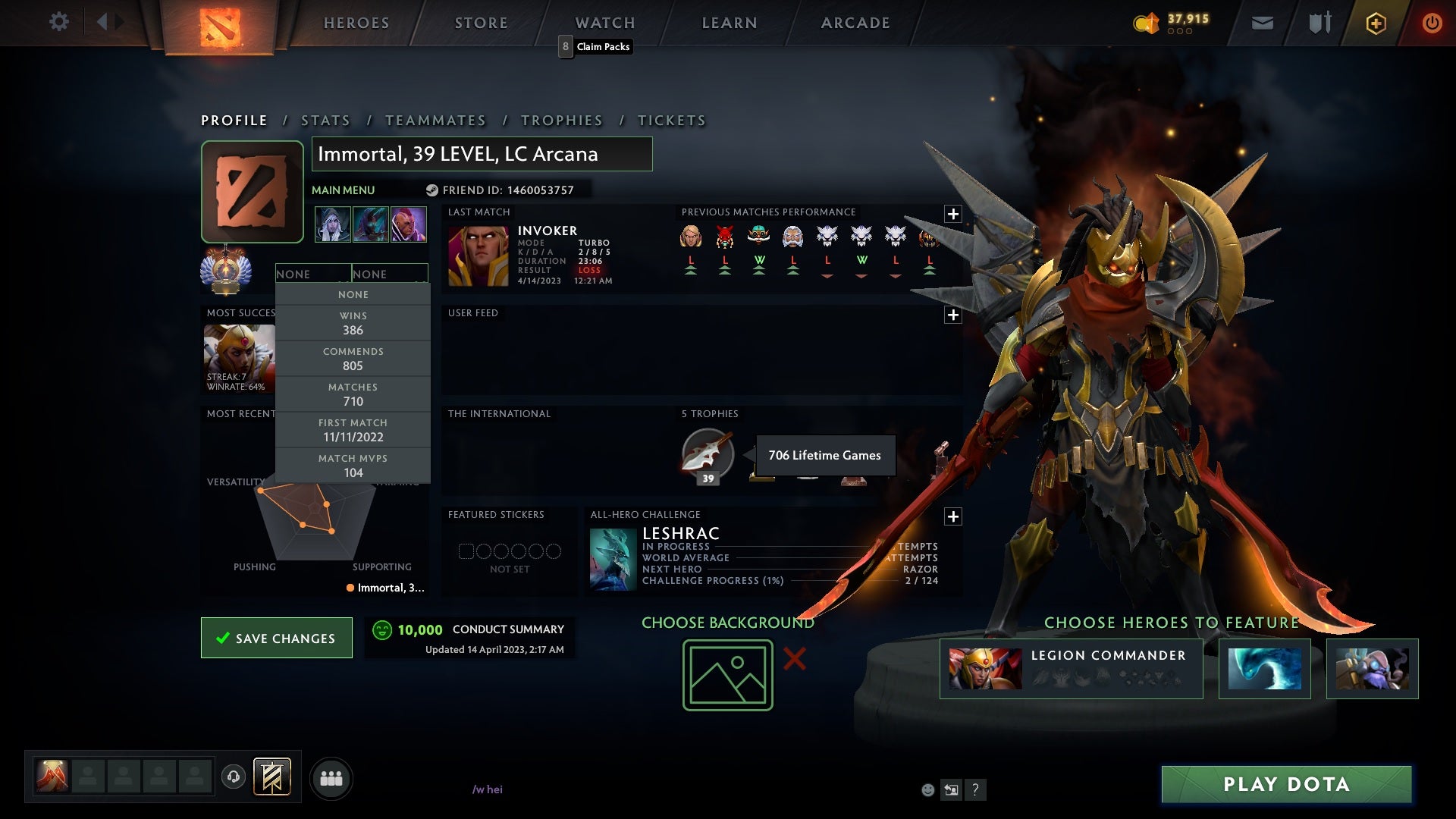
Task: Click the Dota 2 logo in the top bar
Action: coord(220,28)
